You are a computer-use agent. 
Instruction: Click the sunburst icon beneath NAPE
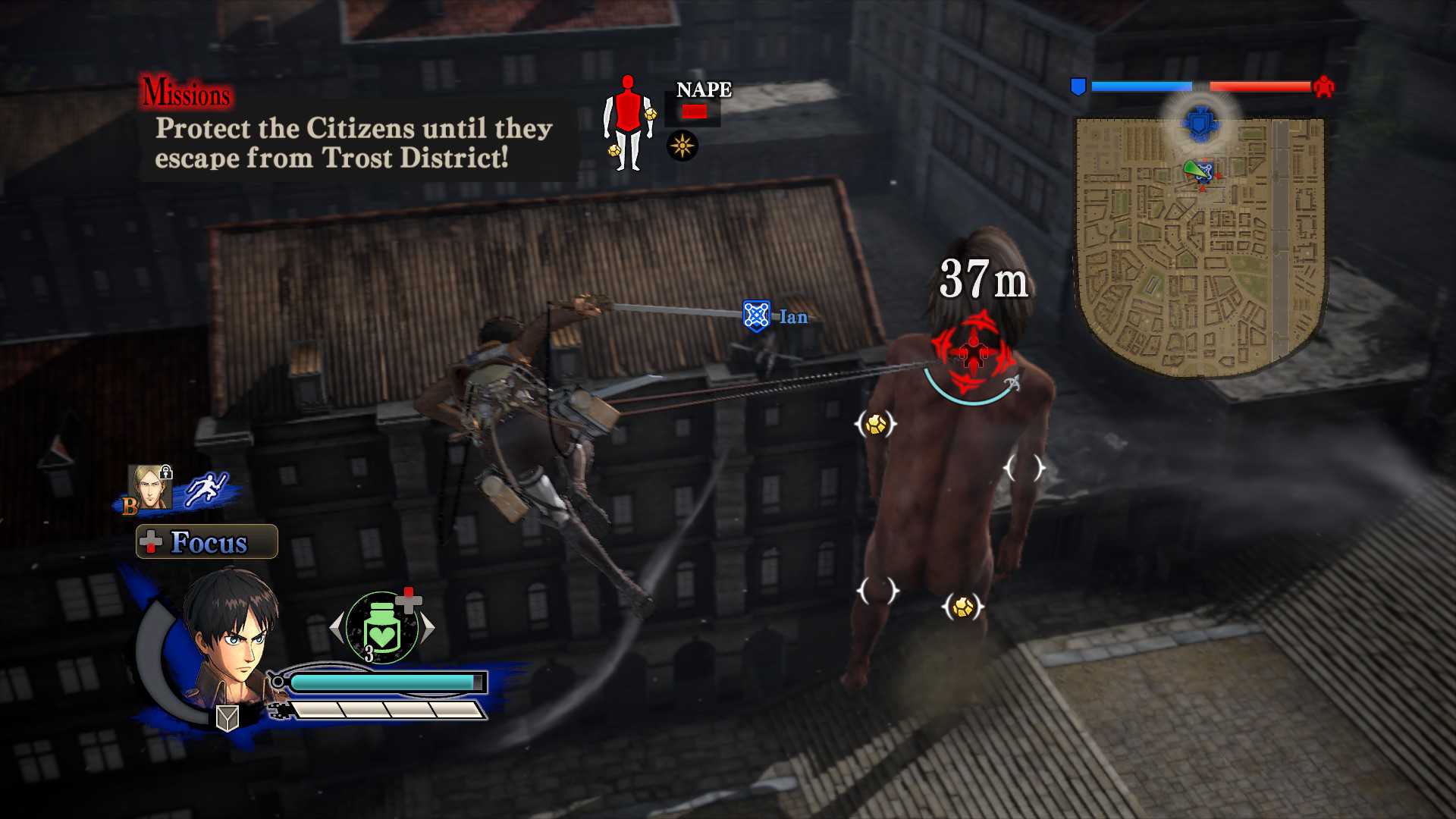(682, 146)
